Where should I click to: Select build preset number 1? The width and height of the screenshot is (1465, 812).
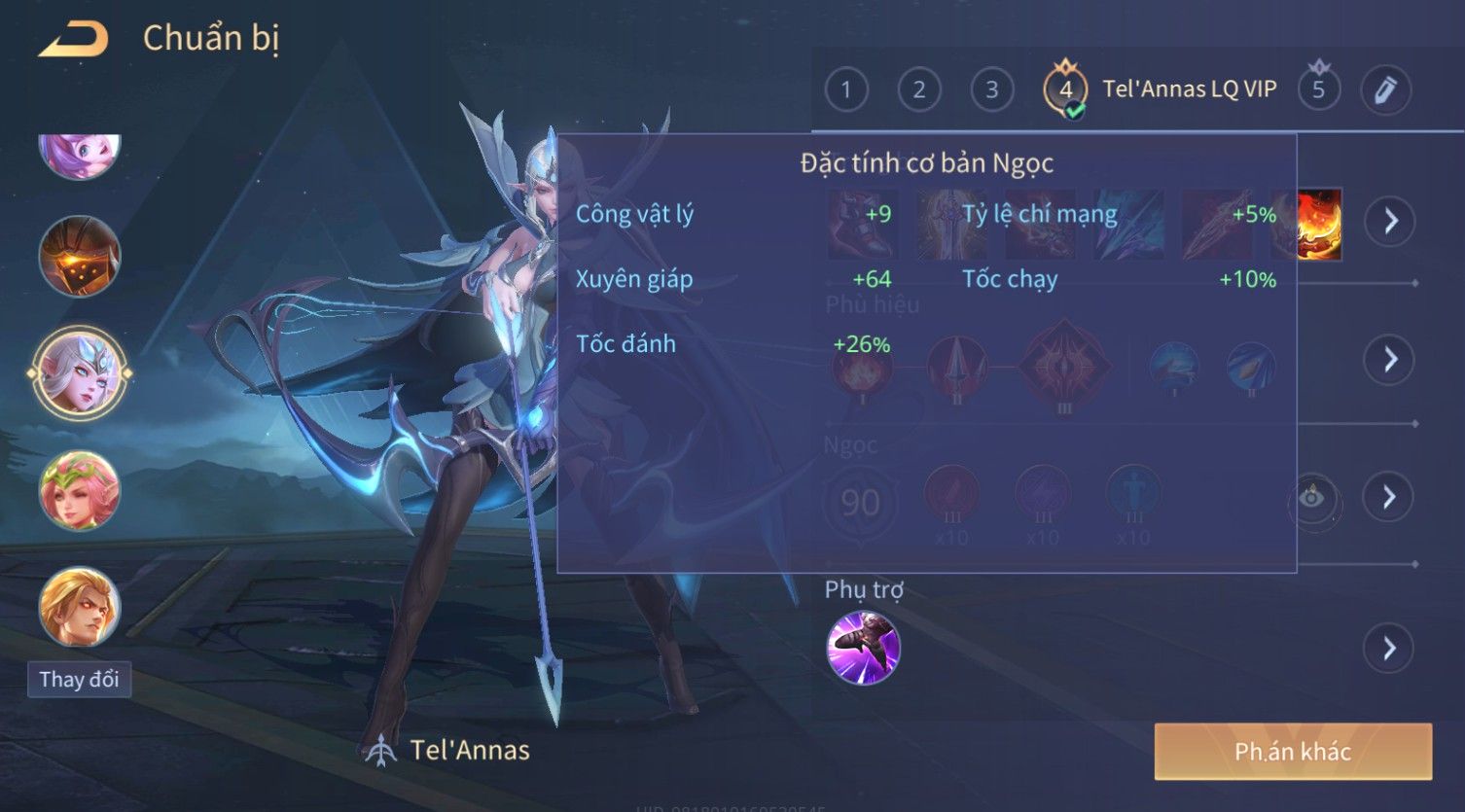pos(846,90)
